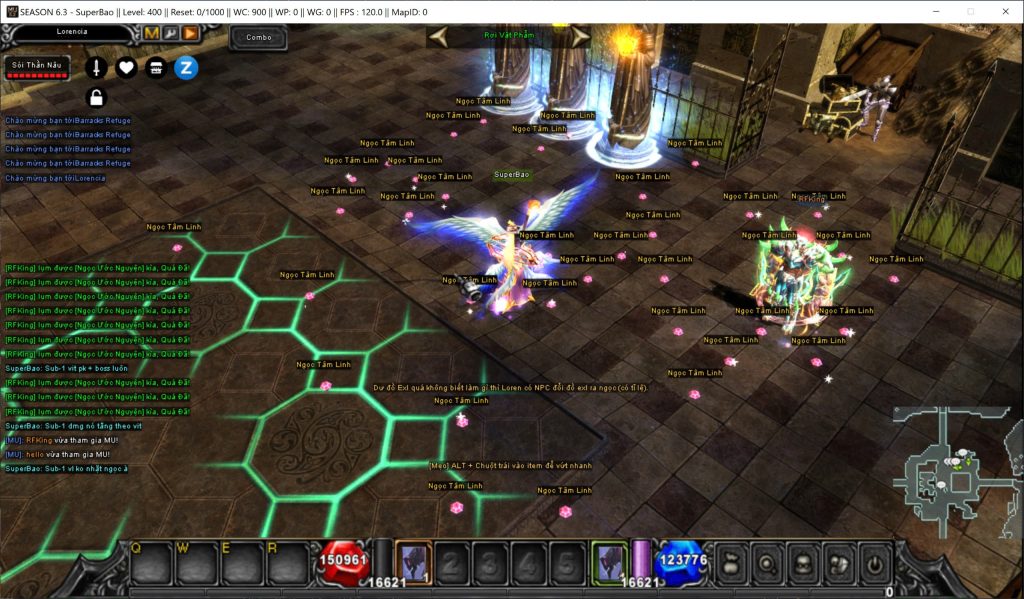This screenshot has height=599, width=1024.
Task: Click the right arrow beside Rơi Vật Phẩm
Action: 579,36
